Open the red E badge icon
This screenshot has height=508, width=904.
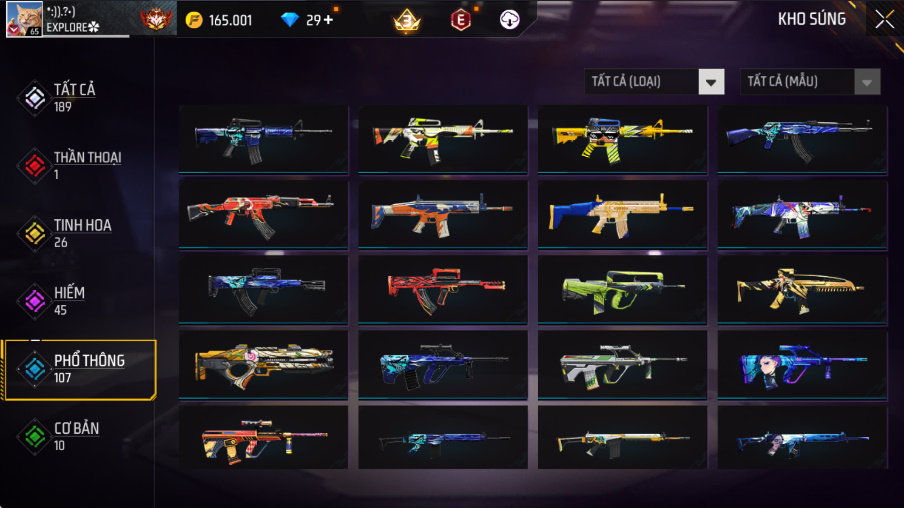[460, 19]
